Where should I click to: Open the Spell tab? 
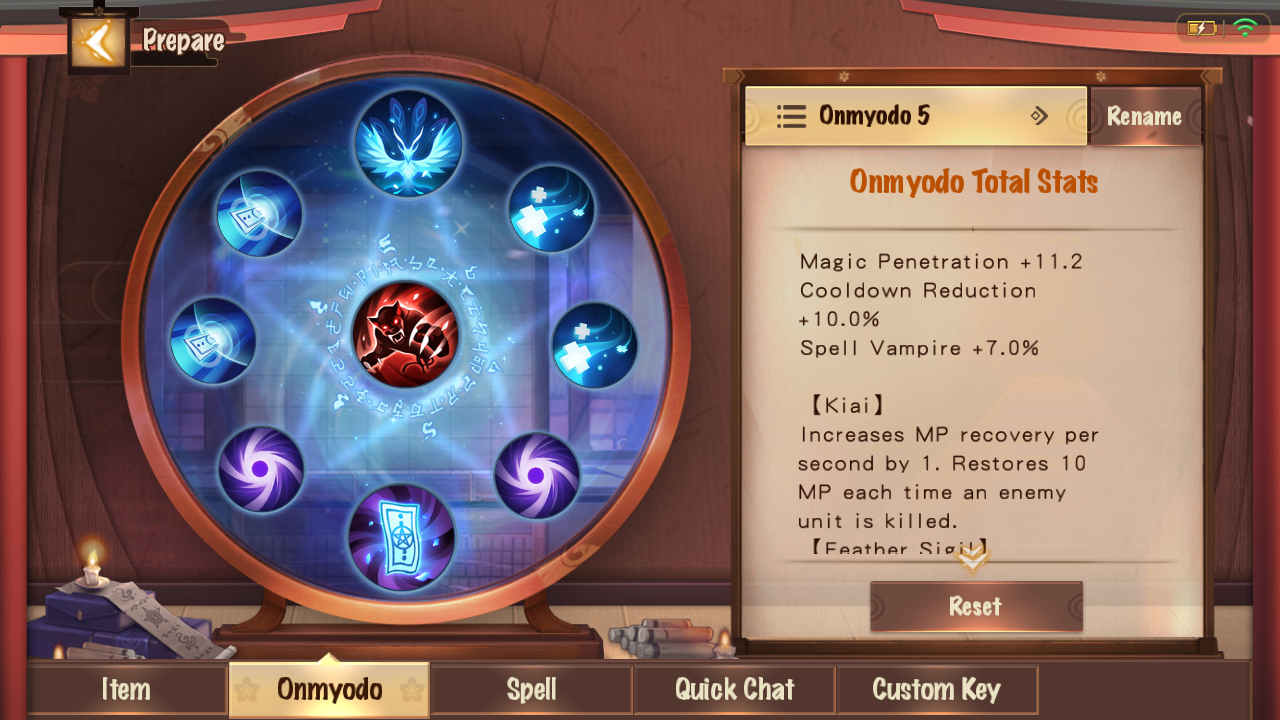tap(531, 689)
